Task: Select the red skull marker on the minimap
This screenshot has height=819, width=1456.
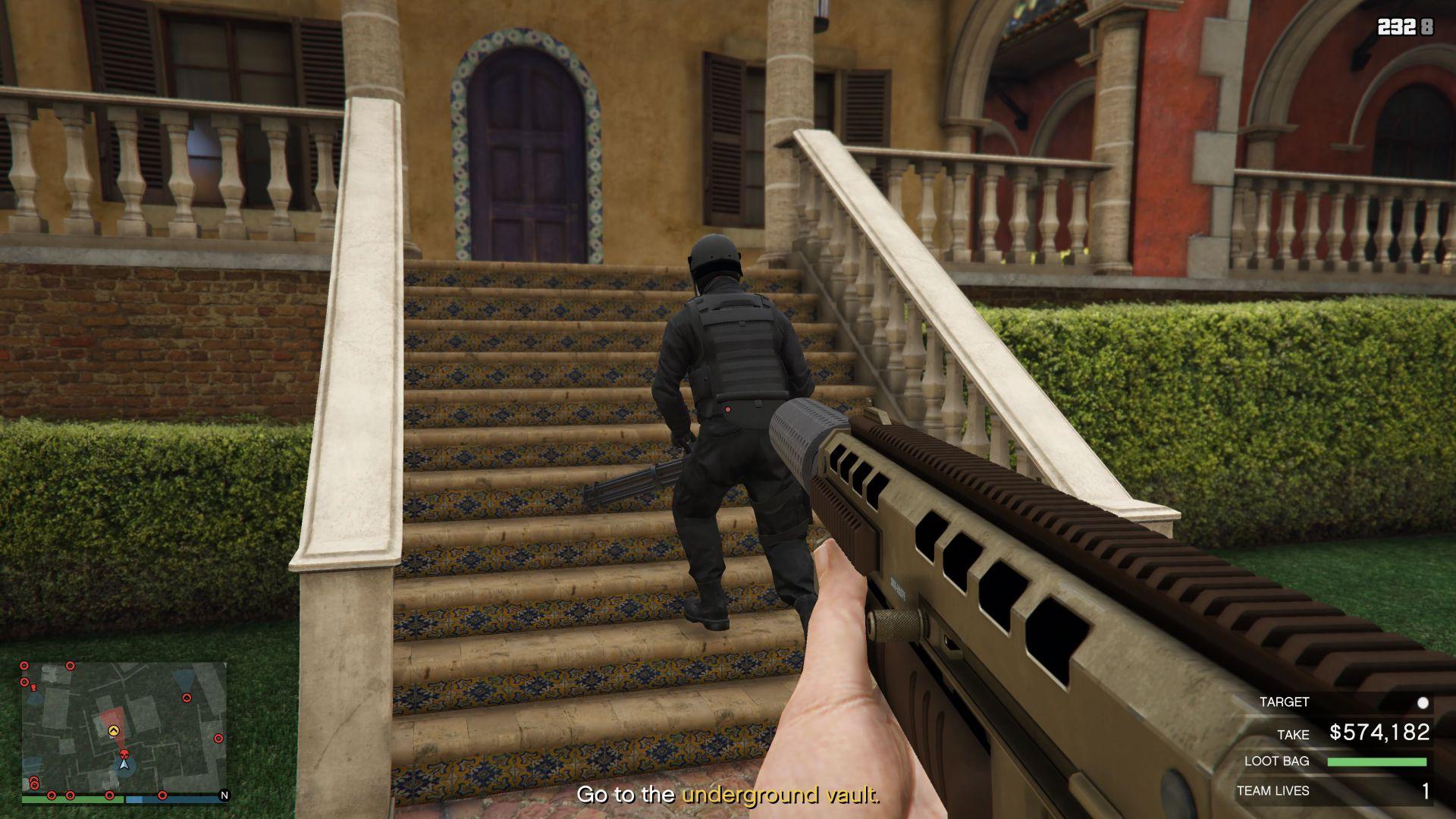Action: pos(124,753)
